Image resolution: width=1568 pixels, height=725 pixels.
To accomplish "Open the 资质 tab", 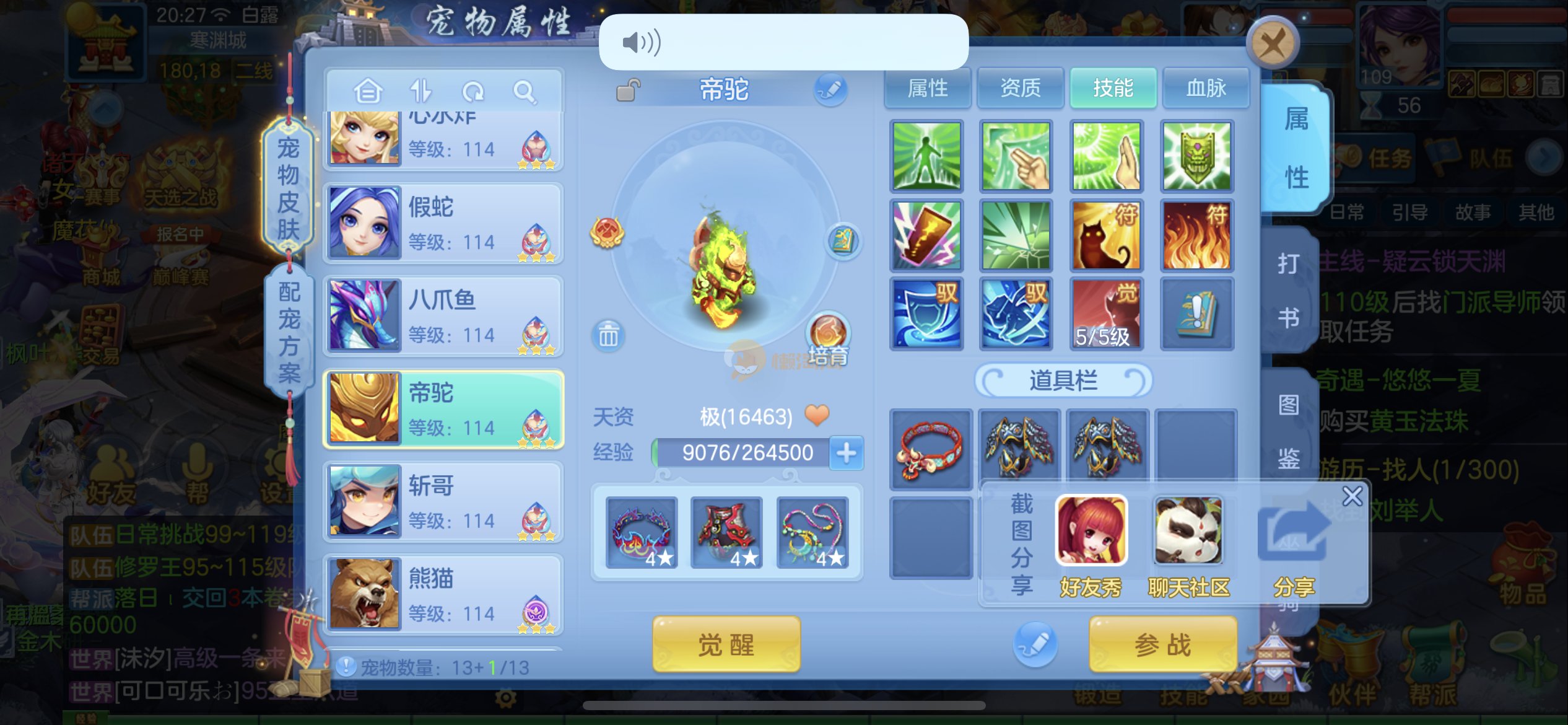I will point(1020,89).
